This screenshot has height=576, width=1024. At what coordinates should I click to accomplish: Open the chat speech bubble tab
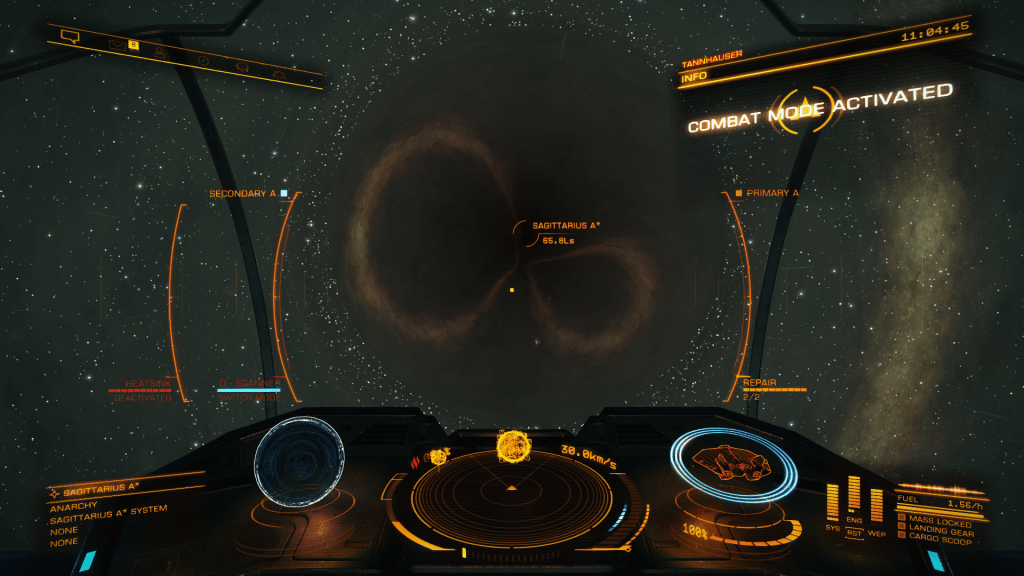[x=69, y=37]
